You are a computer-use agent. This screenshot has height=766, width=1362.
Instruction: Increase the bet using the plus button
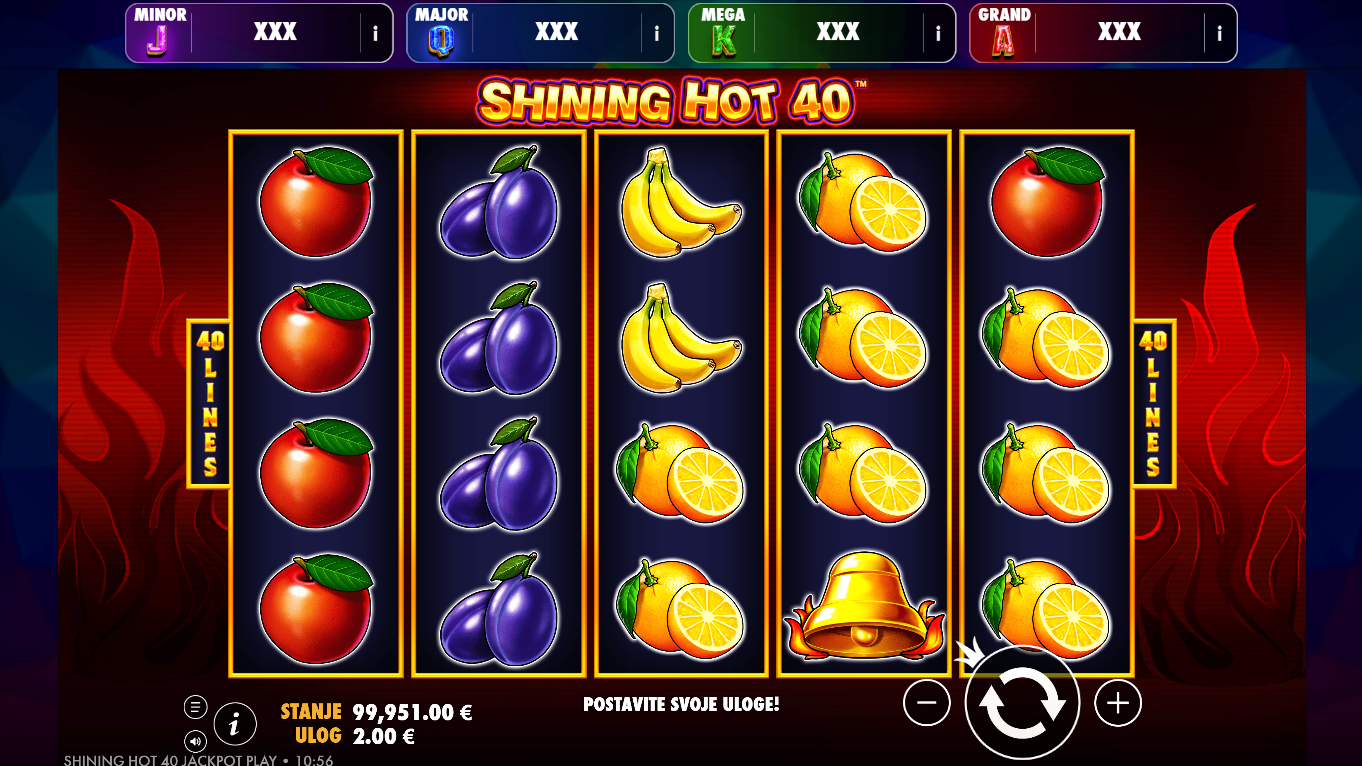(1117, 703)
